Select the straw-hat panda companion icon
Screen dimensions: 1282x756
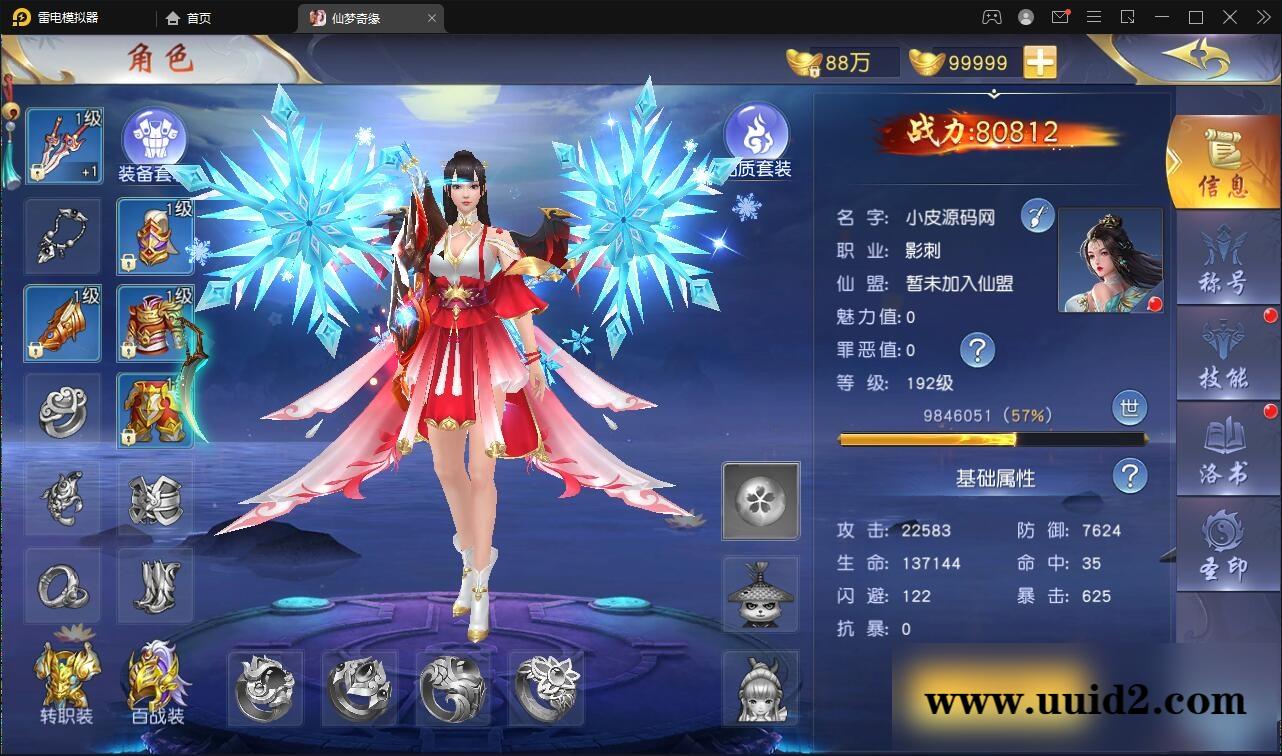coord(760,594)
